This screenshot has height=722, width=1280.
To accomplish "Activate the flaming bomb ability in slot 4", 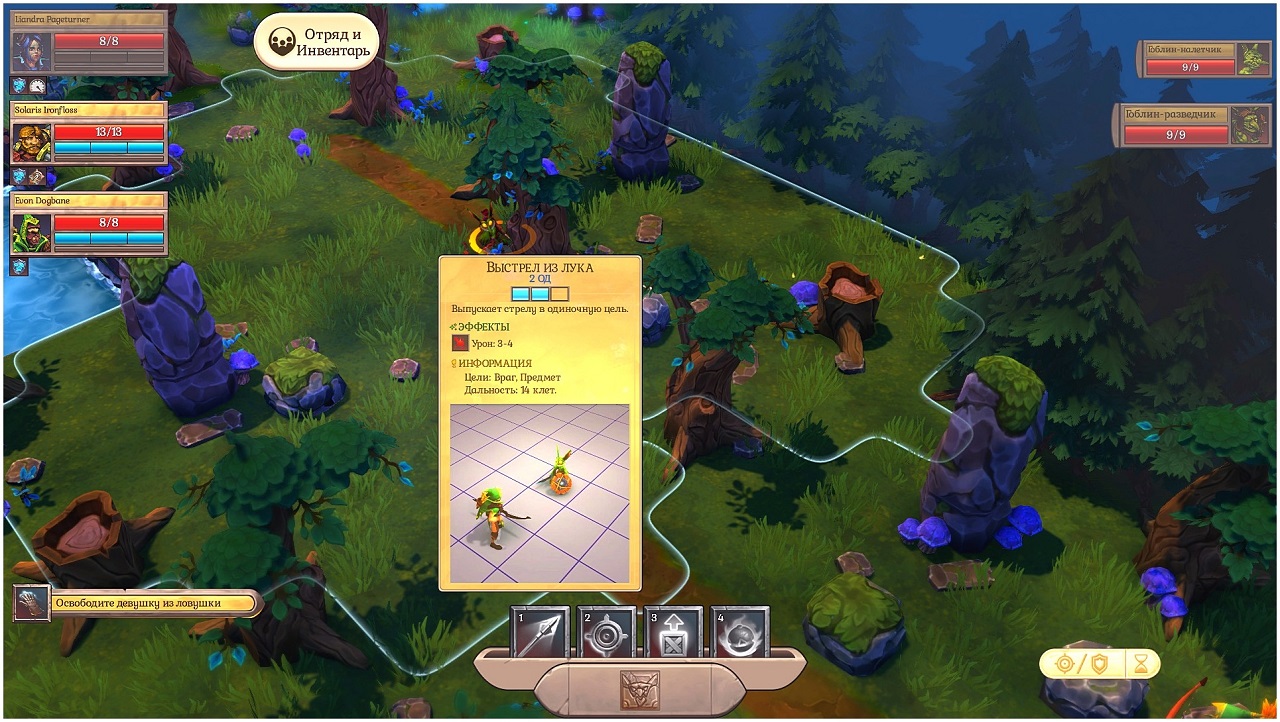I will click(740, 633).
